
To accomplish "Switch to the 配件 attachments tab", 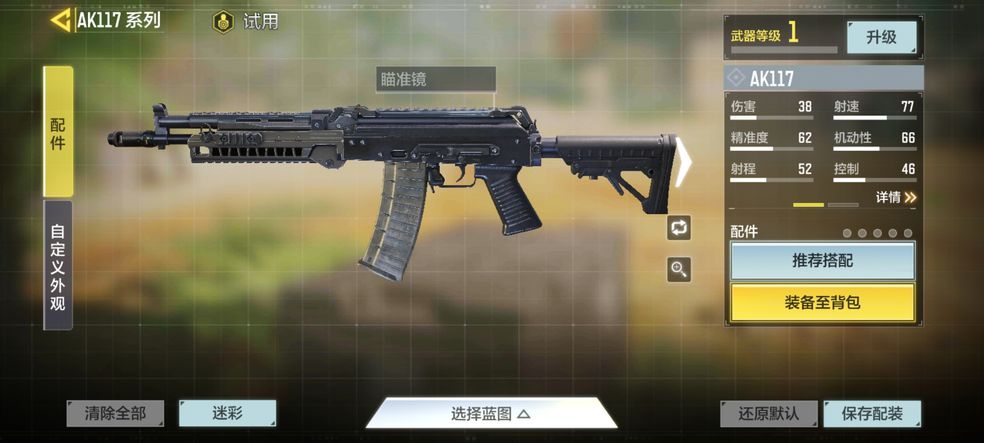I will coord(58,130).
